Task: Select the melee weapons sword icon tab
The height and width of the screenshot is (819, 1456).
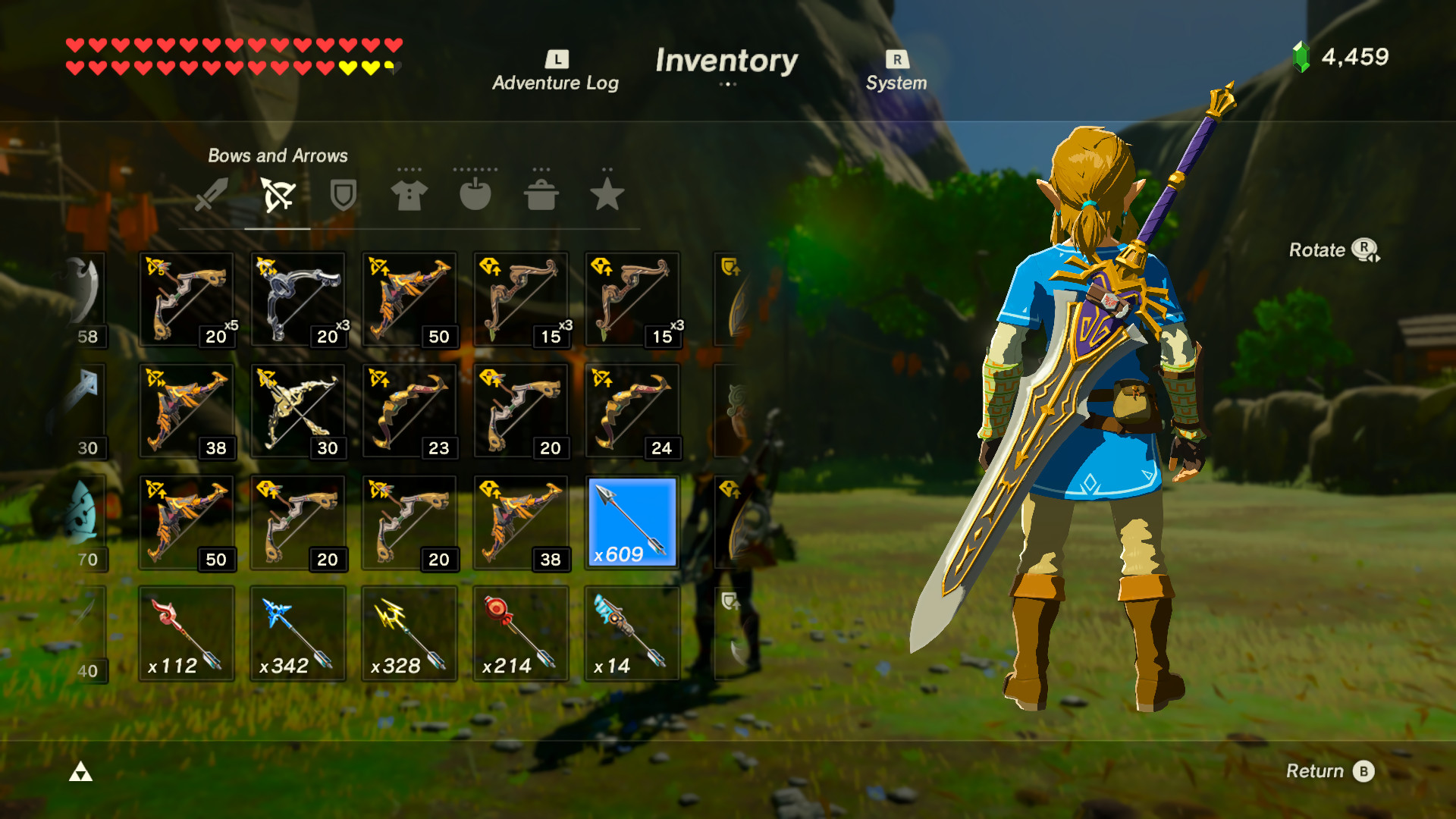Action: (210, 196)
